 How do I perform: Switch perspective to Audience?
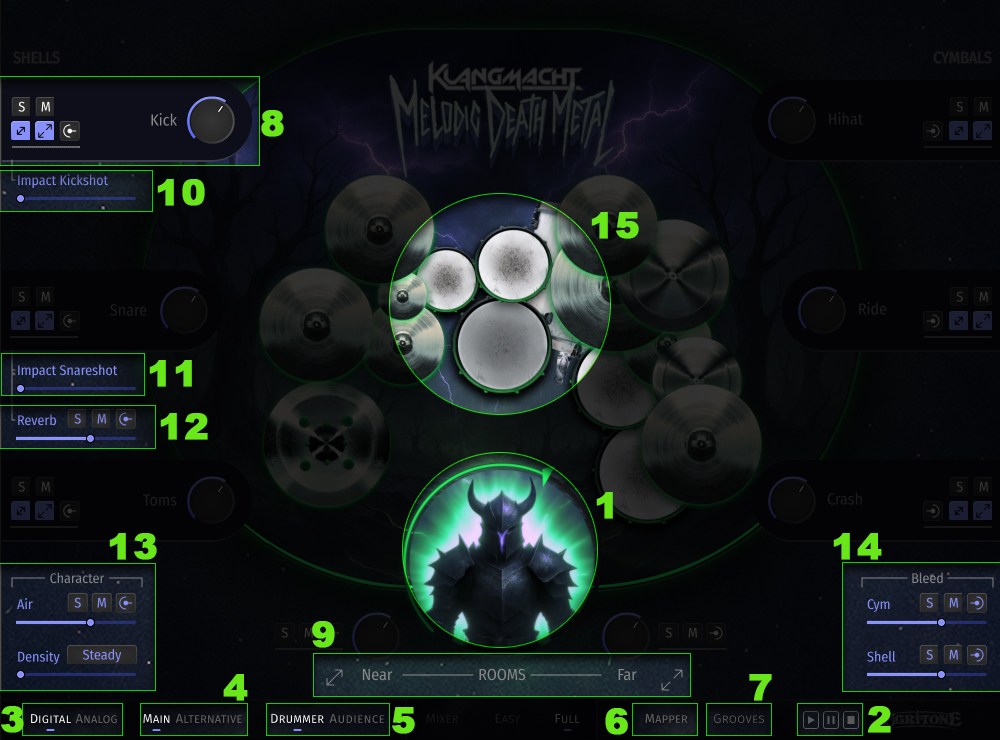pos(357,719)
